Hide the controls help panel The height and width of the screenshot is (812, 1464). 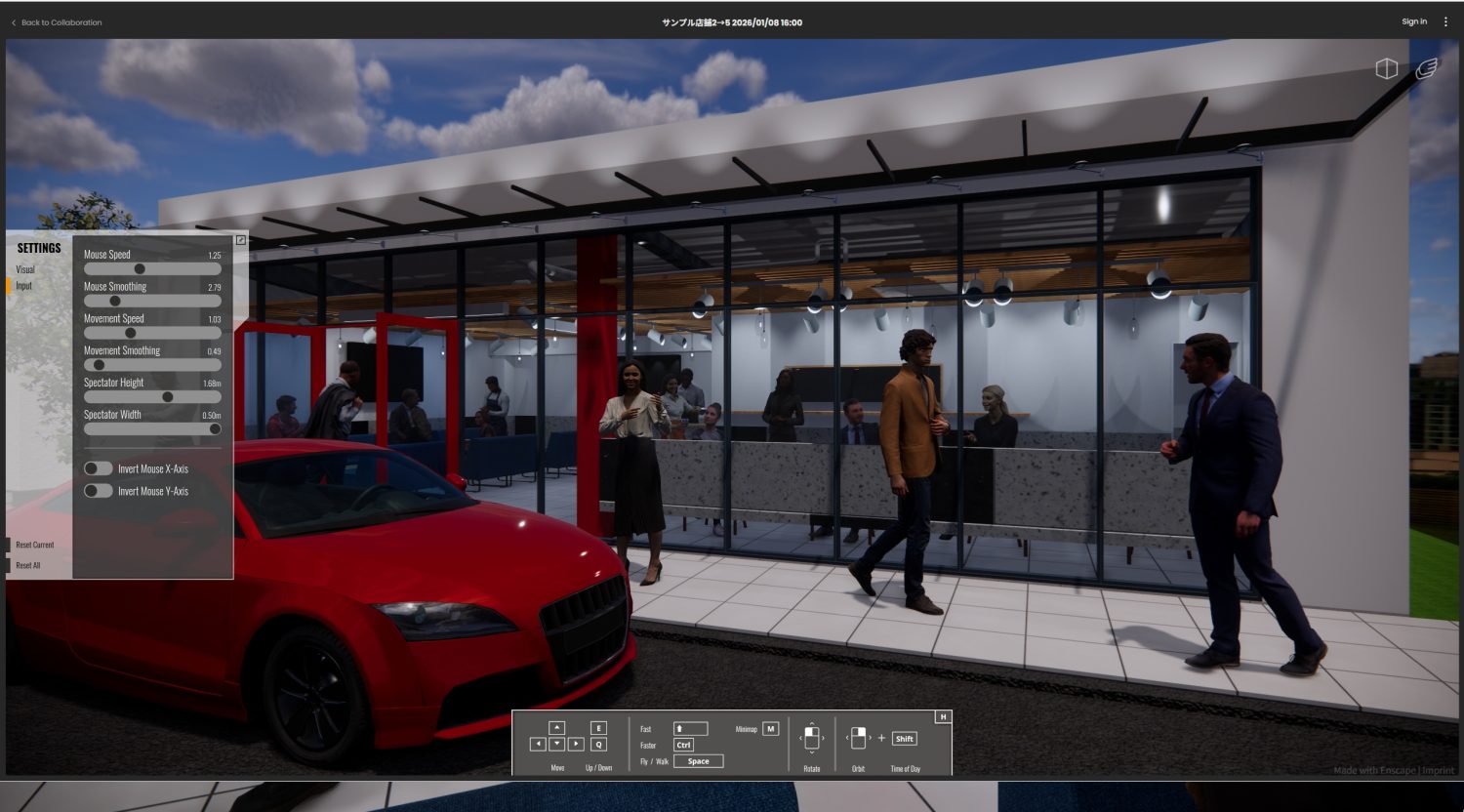(x=943, y=717)
